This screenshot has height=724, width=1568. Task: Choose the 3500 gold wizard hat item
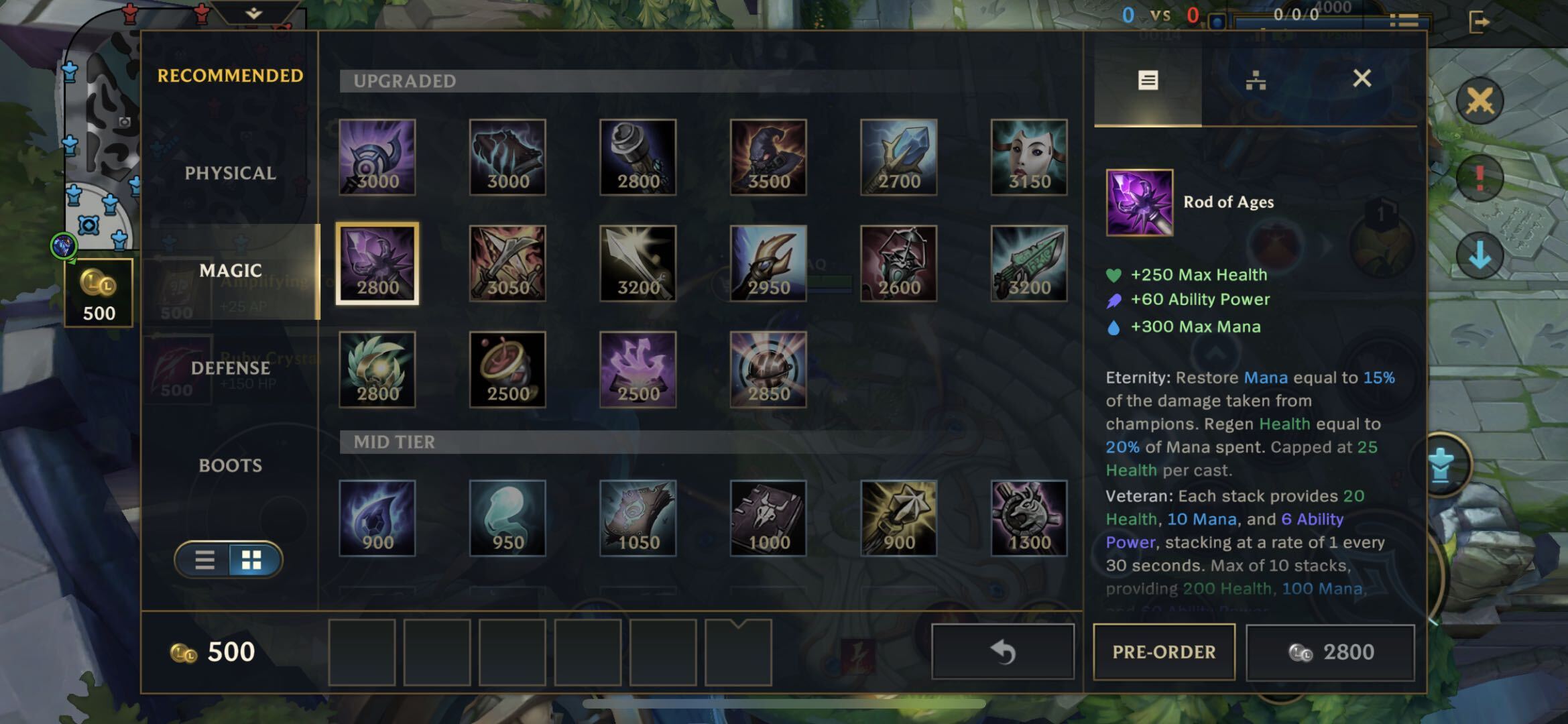click(768, 158)
